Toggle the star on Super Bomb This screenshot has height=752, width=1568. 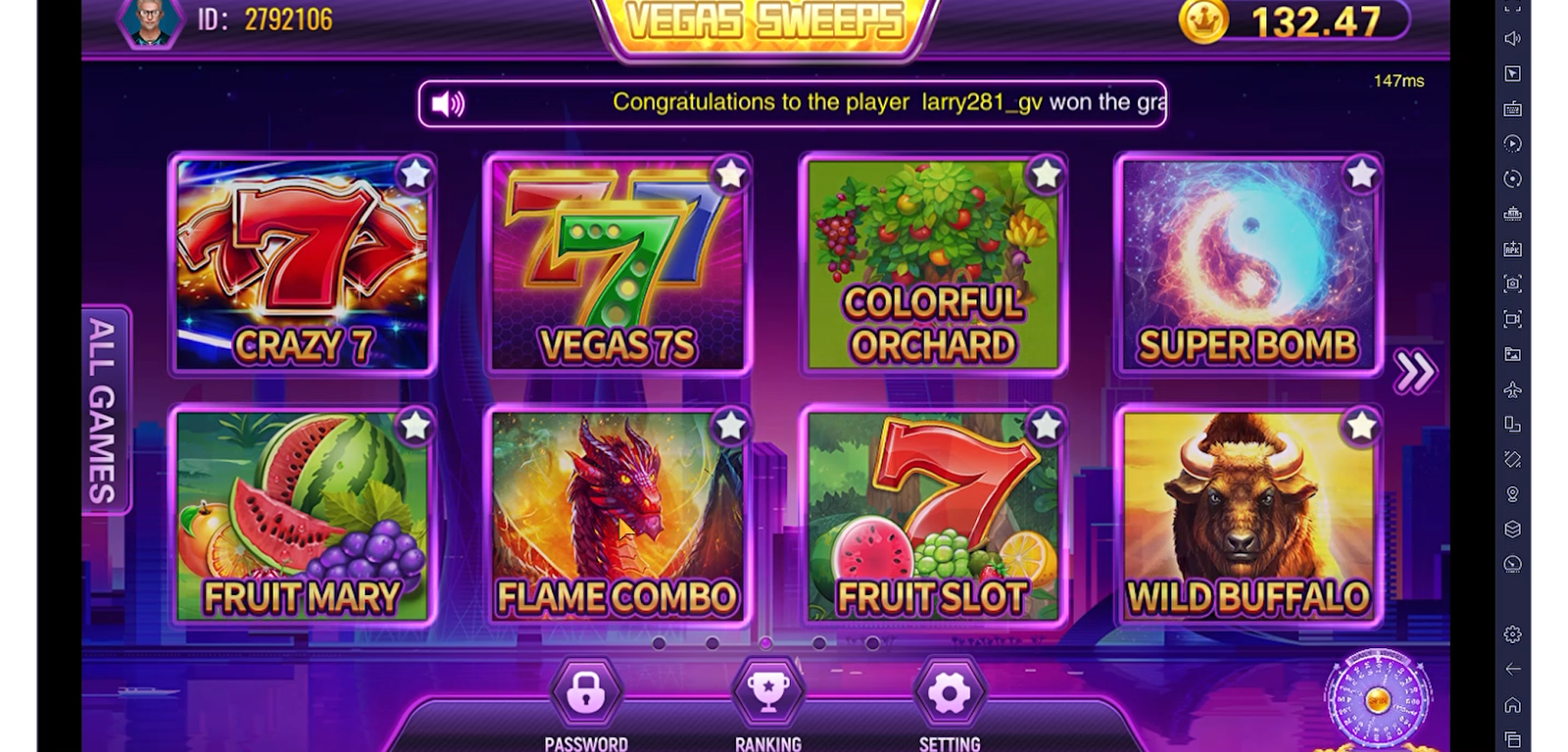coord(1361,175)
